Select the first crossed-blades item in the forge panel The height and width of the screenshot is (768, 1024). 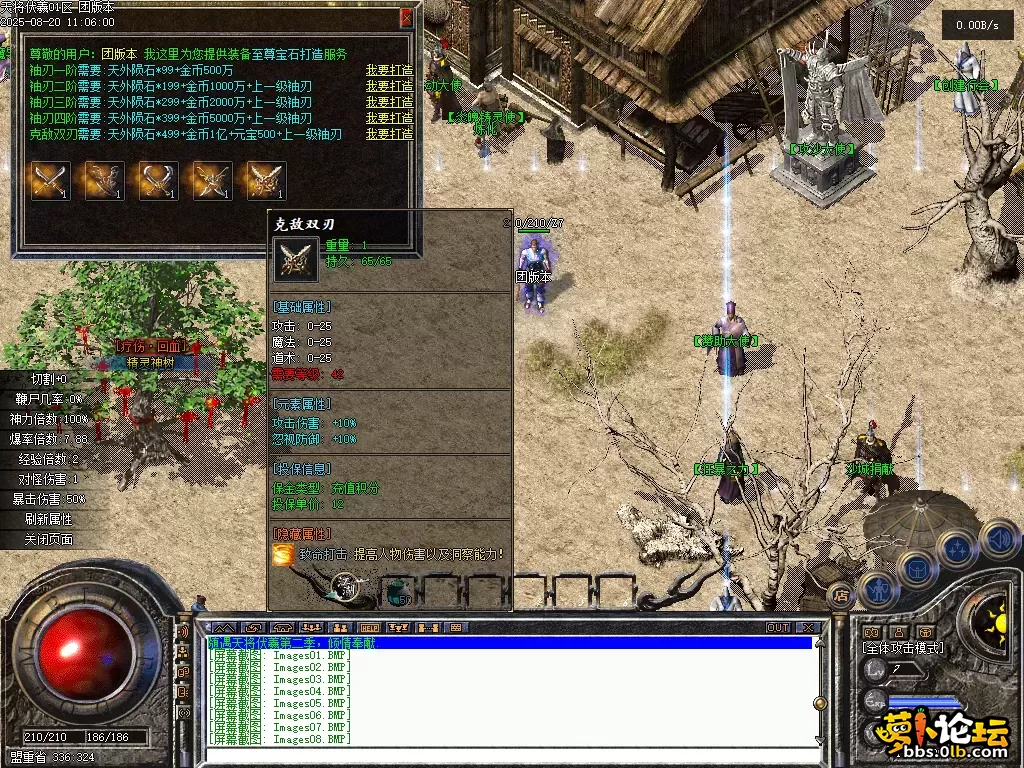point(51,181)
